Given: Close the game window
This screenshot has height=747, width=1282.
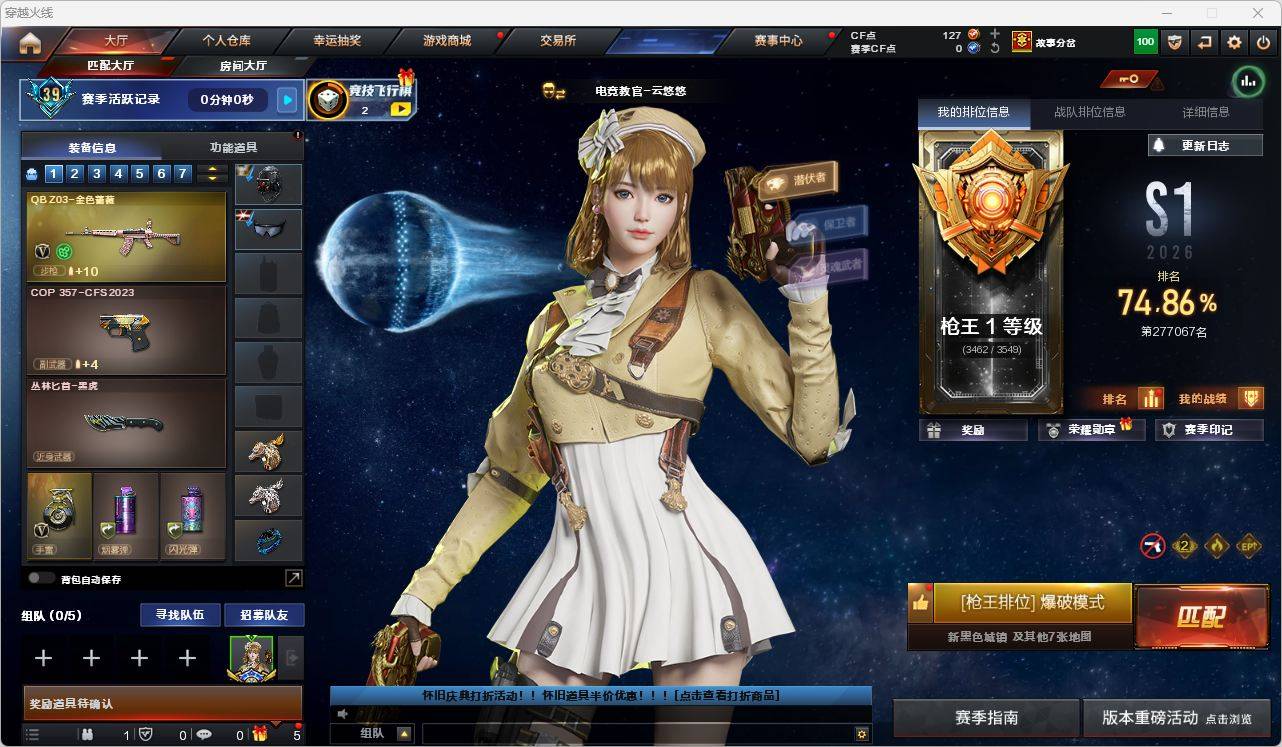Looking at the screenshot, I should [x=1259, y=13].
